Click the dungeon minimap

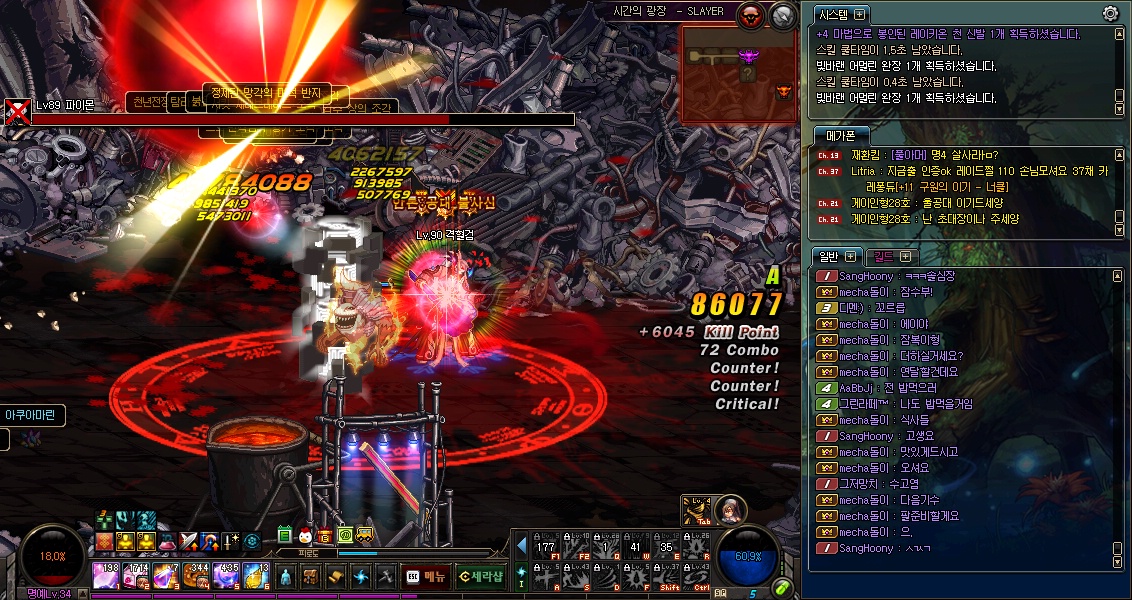coord(738,73)
